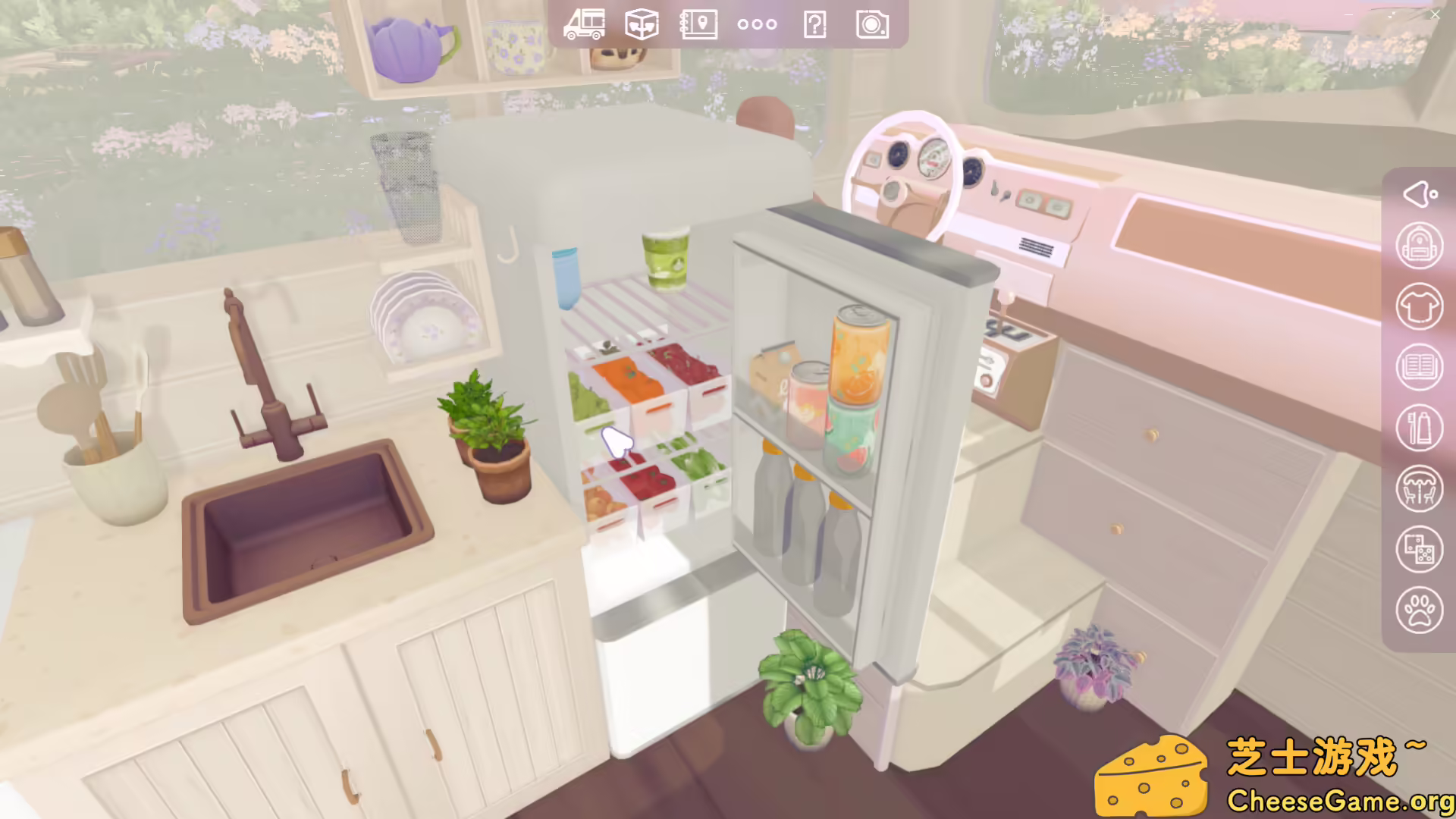Image resolution: width=1456 pixels, height=819 pixels.
Task: Select the 3D furniture cube tool
Action: point(642,24)
